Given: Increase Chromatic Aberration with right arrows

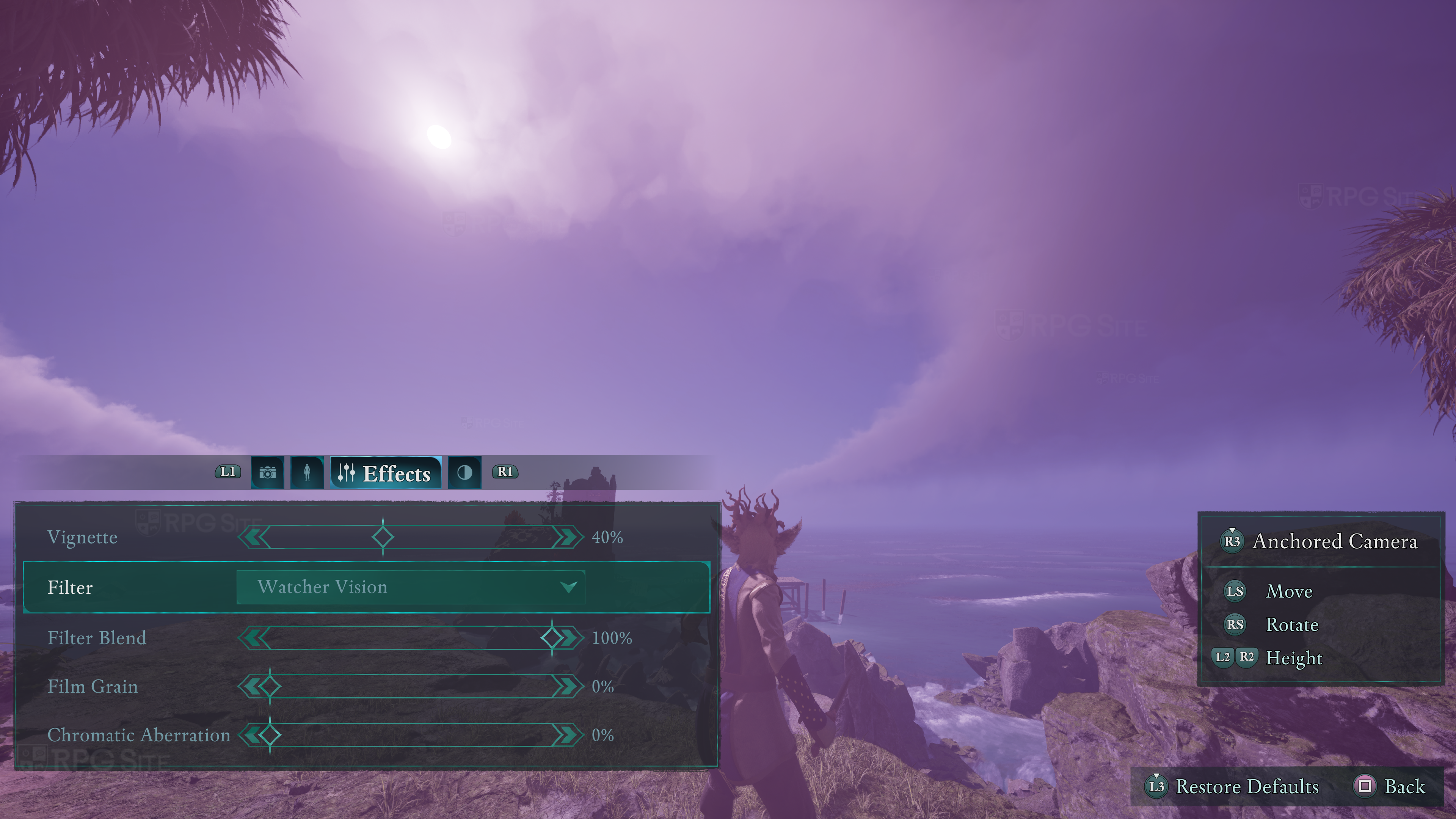Looking at the screenshot, I should pyautogui.click(x=568, y=735).
